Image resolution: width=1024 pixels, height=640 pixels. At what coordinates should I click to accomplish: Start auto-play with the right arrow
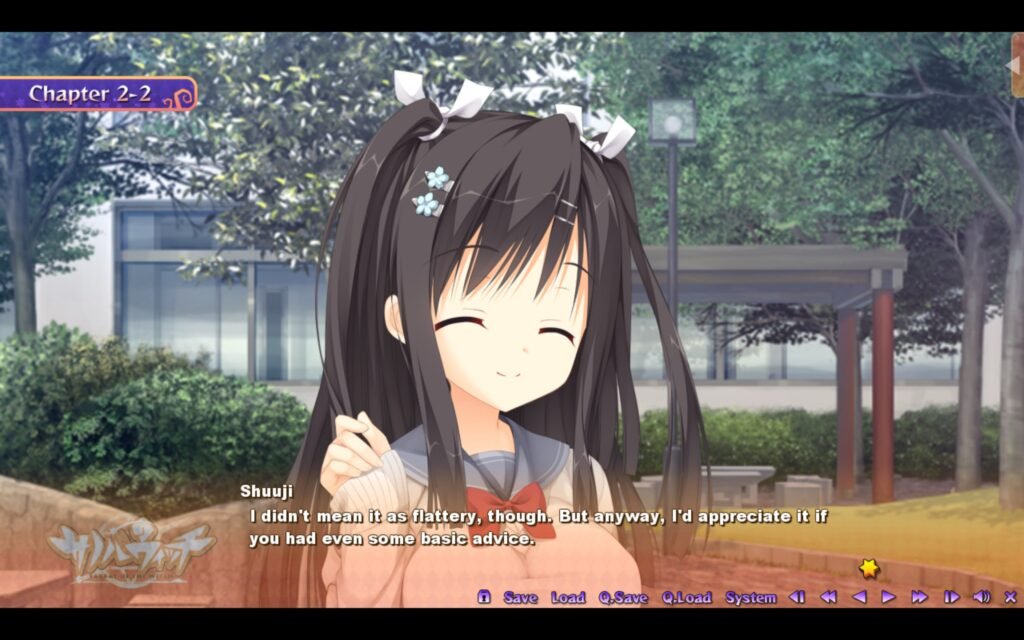[x=888, y=597]
